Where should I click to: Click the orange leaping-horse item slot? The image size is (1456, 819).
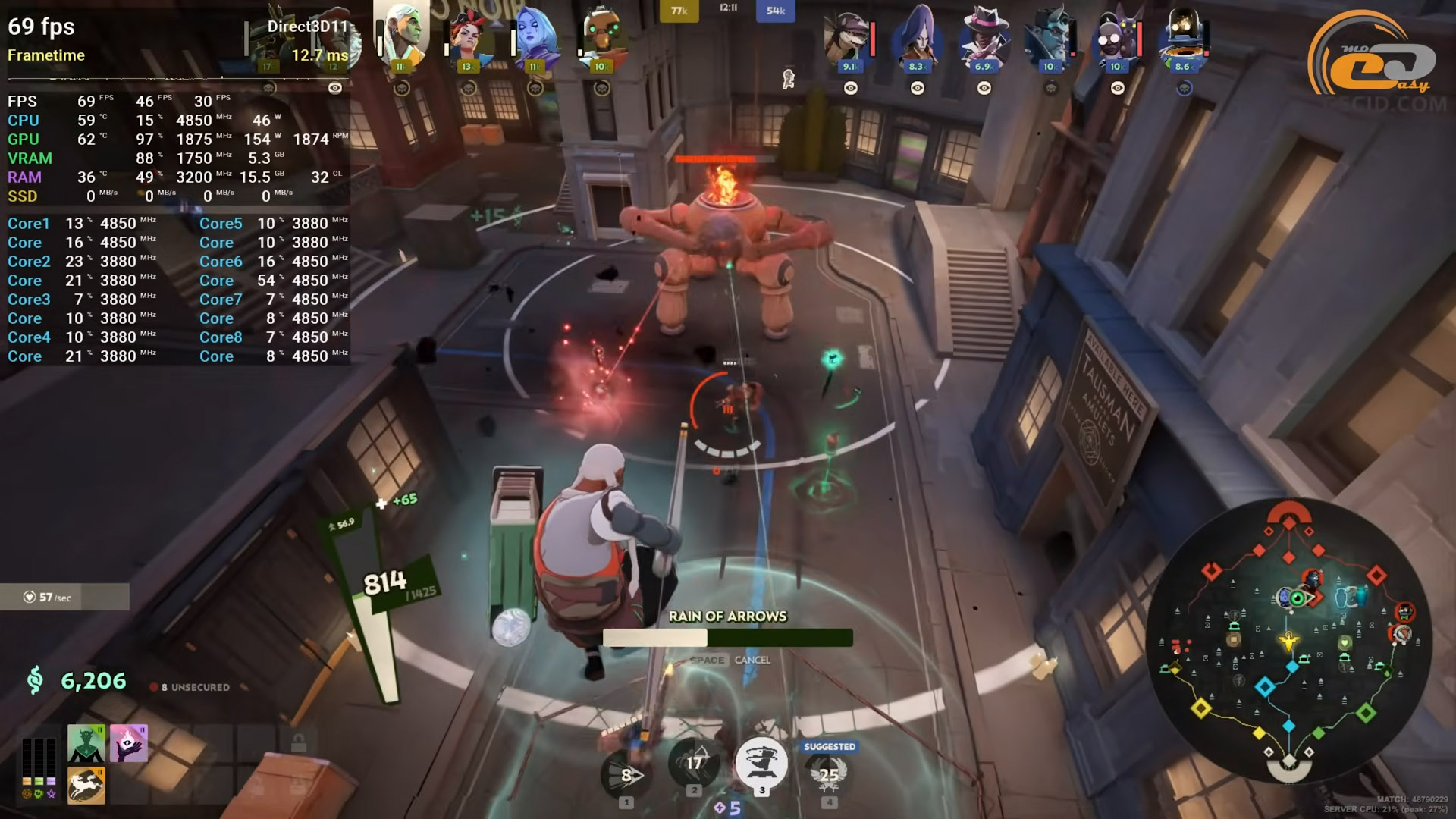[x=86, y=785]
